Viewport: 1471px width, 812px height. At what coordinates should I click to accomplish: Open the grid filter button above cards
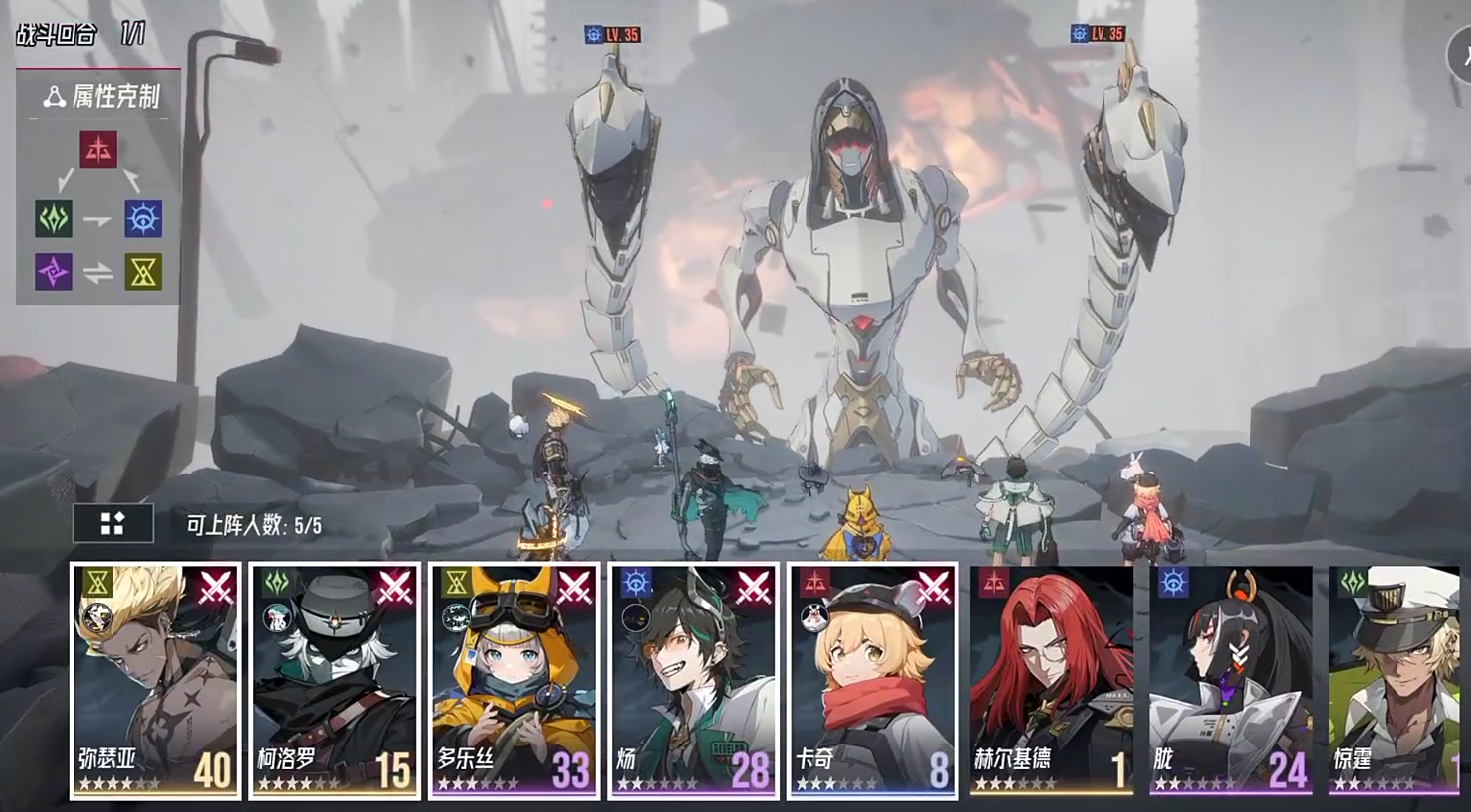[112, 524]
